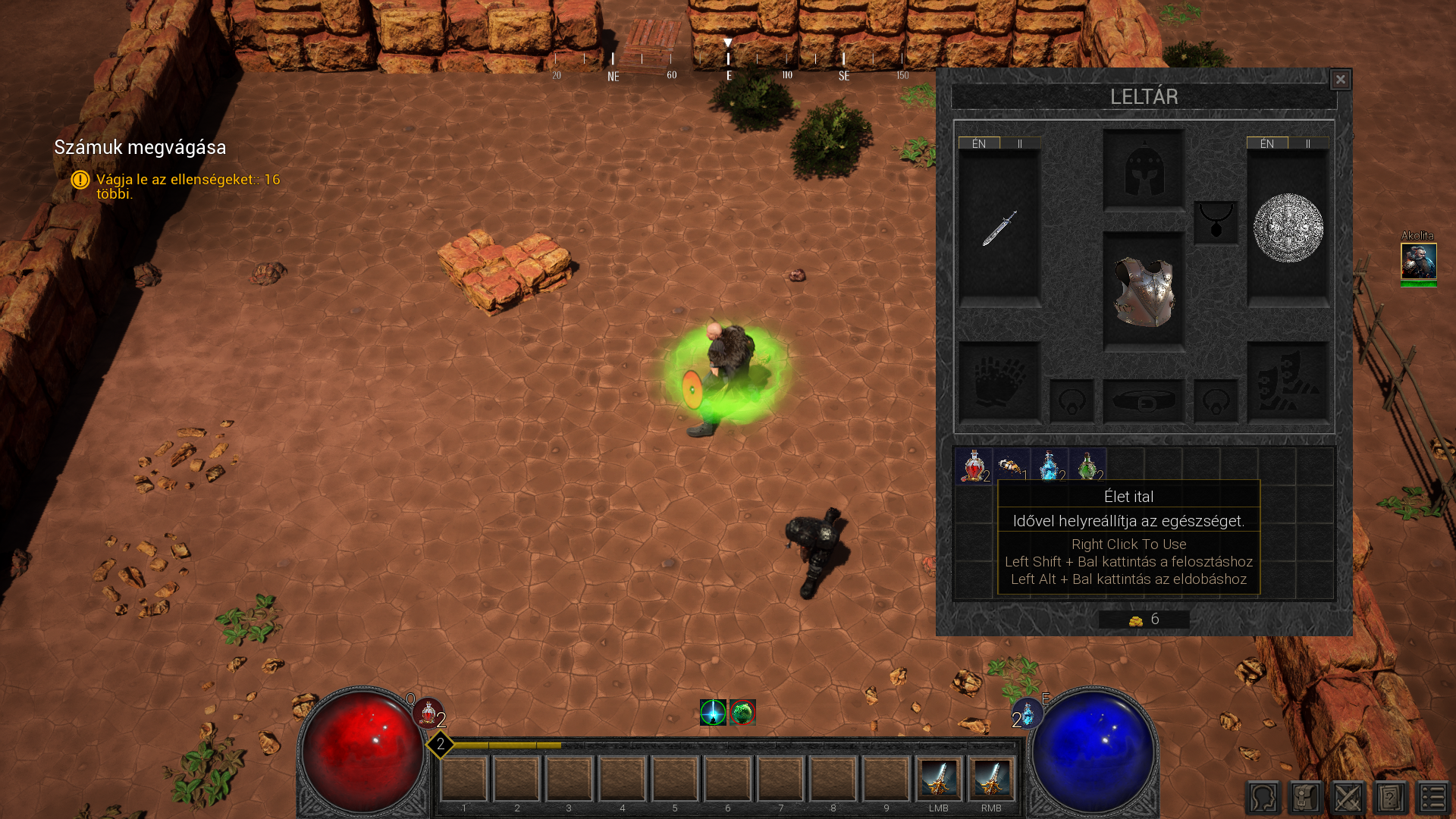Image resolution: width=1456 pixels, height=819 pixels.
Task: Open the character sheet head-silhouette button
Action: [x=1263, y=798]
